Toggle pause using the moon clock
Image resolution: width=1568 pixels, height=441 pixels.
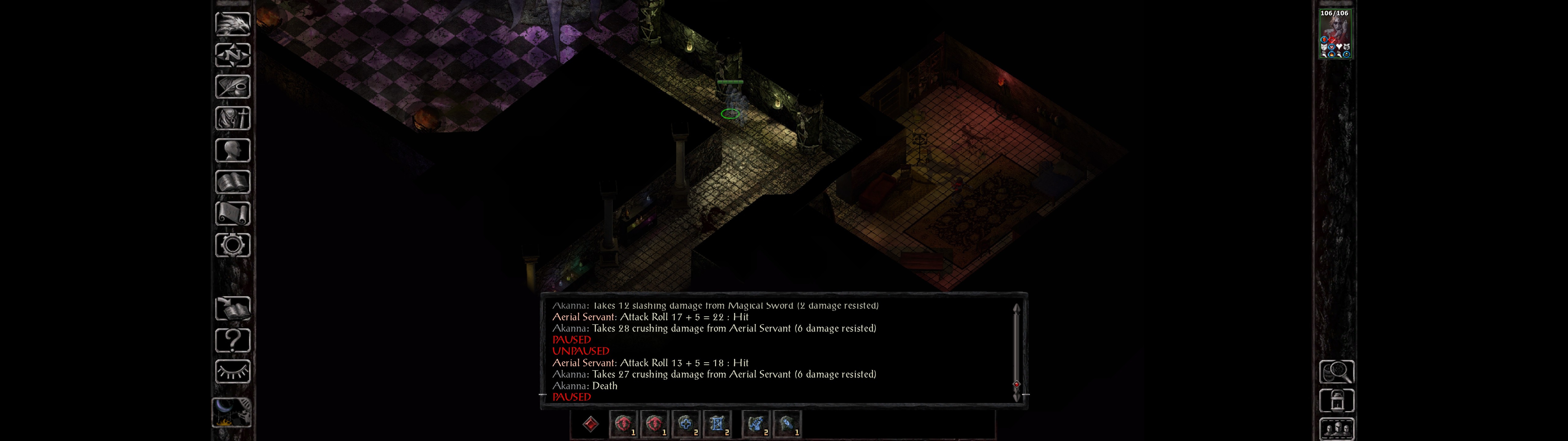(232, 413)
